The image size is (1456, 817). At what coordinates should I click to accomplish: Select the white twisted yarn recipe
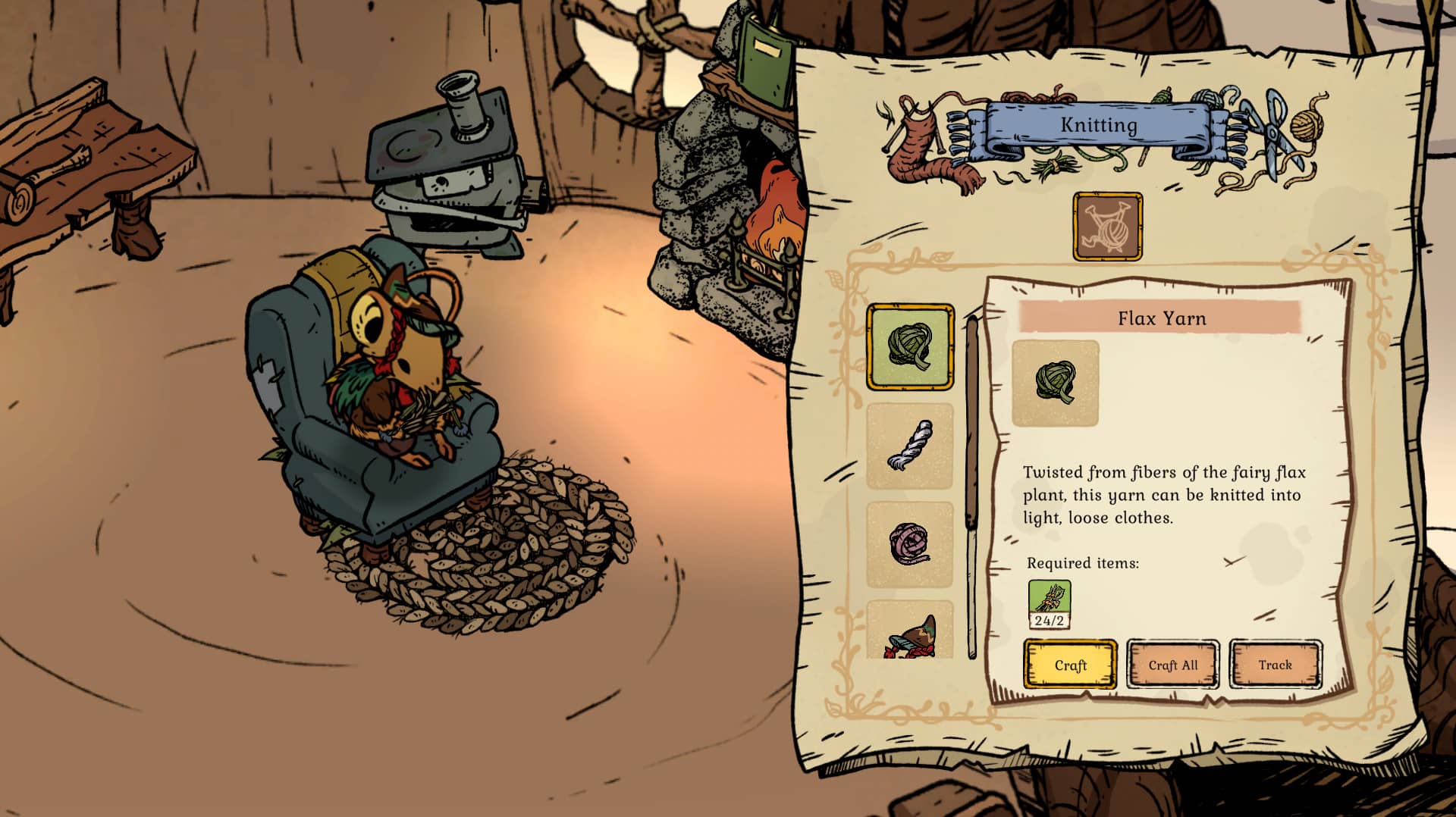pyautogui.click(x=910, y=446)
